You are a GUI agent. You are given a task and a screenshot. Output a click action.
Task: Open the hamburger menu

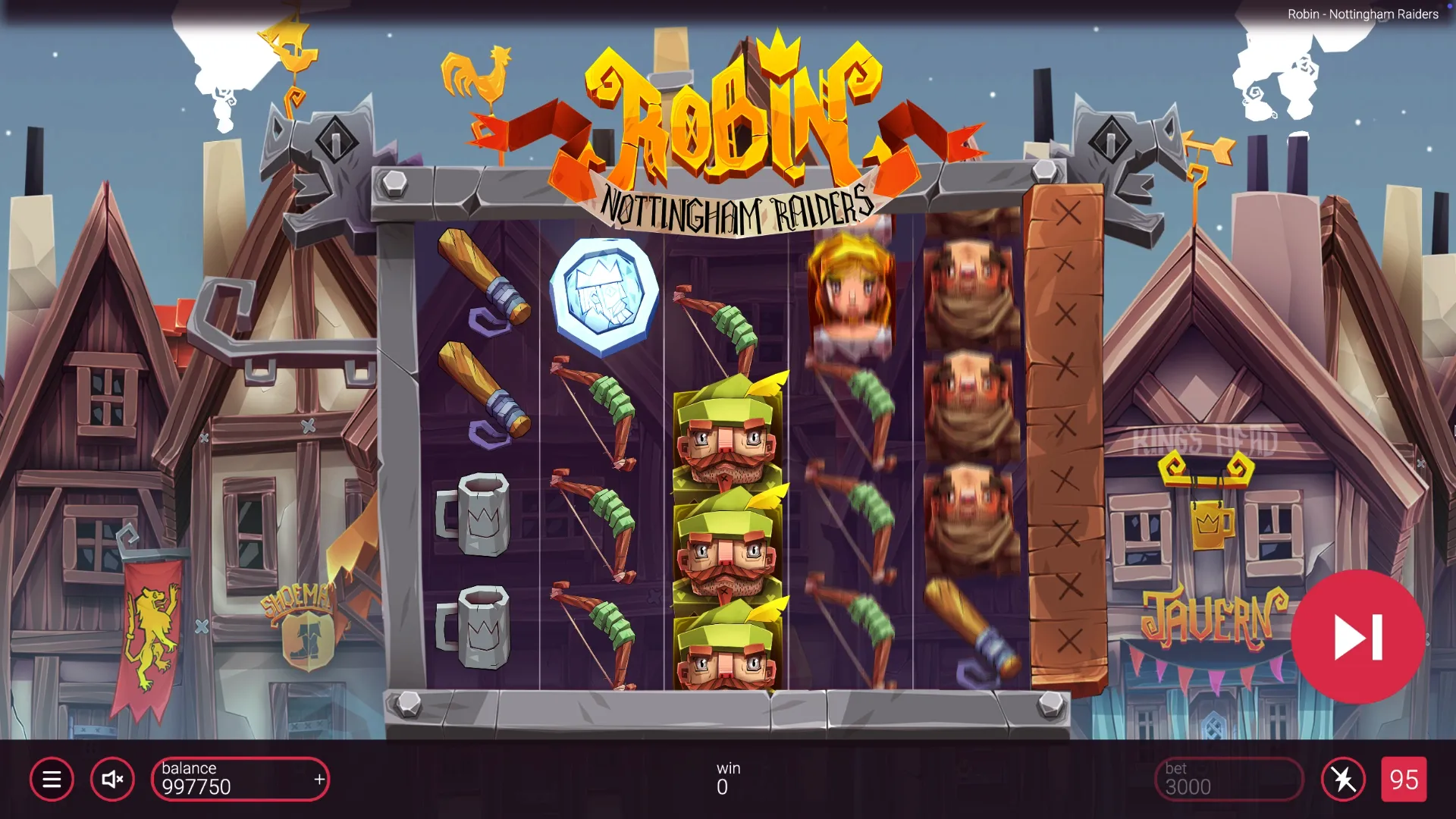[x=52, y=779]
